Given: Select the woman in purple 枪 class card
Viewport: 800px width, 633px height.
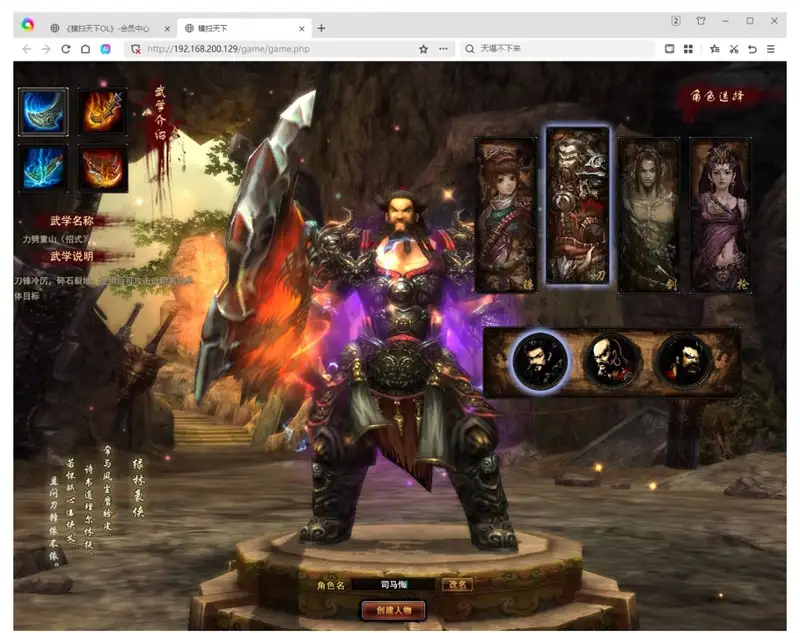Looking at the screenshot, I should (x=720, y=215).
